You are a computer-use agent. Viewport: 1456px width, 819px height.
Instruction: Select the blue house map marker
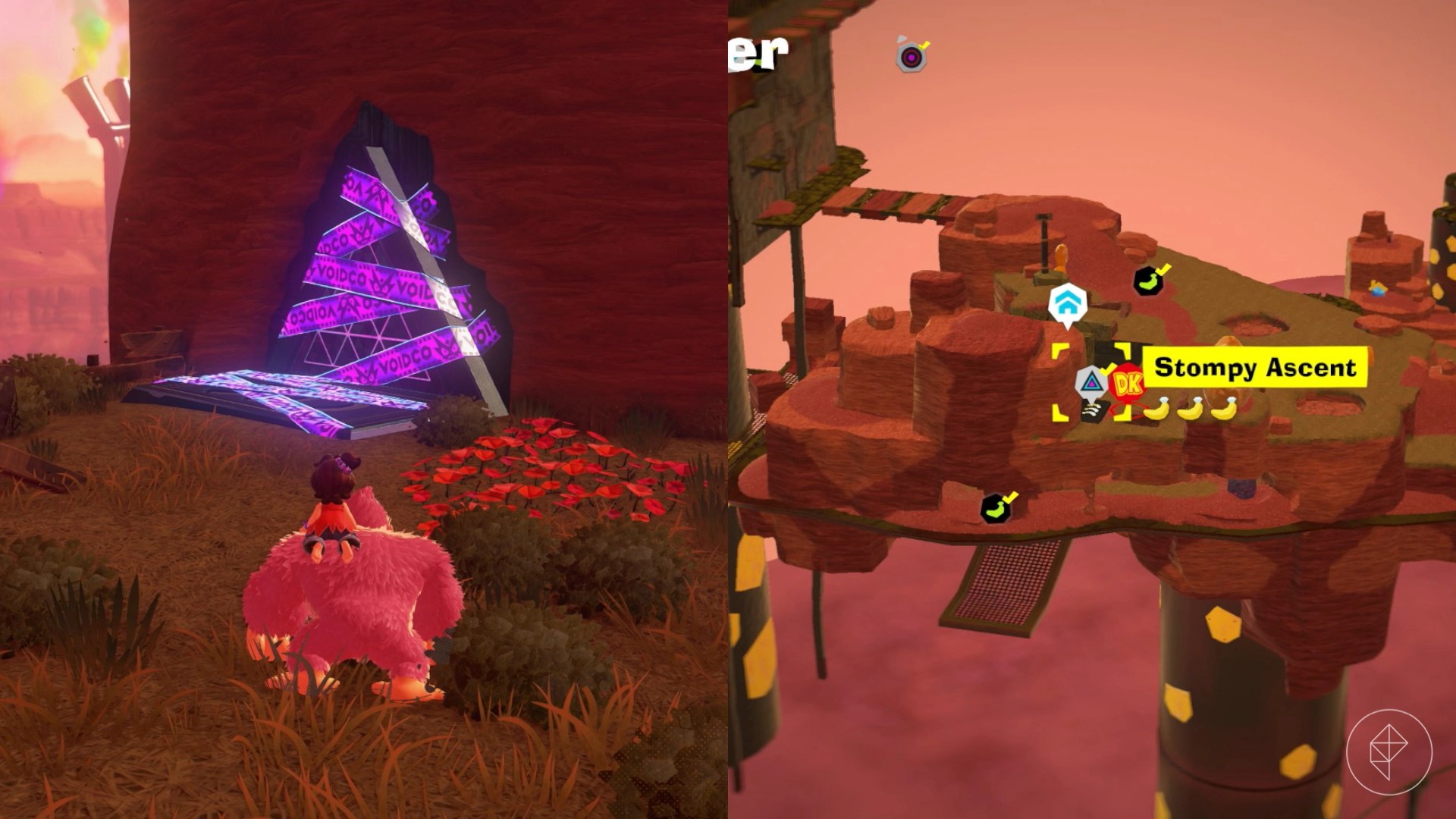[1067, 305]
